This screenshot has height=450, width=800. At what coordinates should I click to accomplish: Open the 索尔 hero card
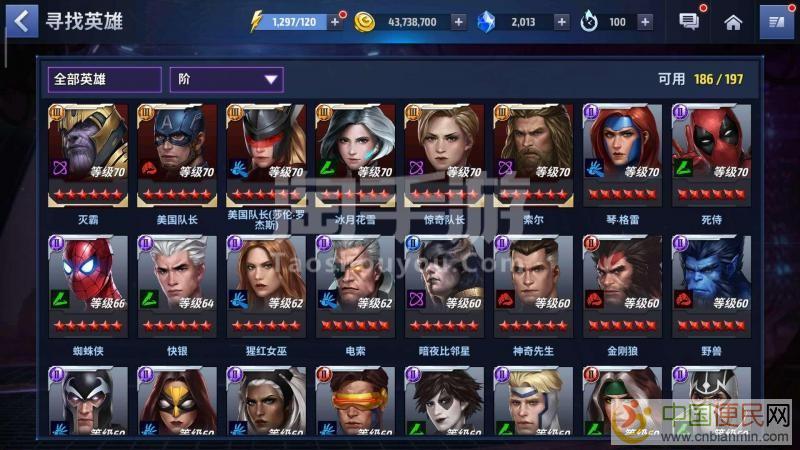[x=533, y=152]
